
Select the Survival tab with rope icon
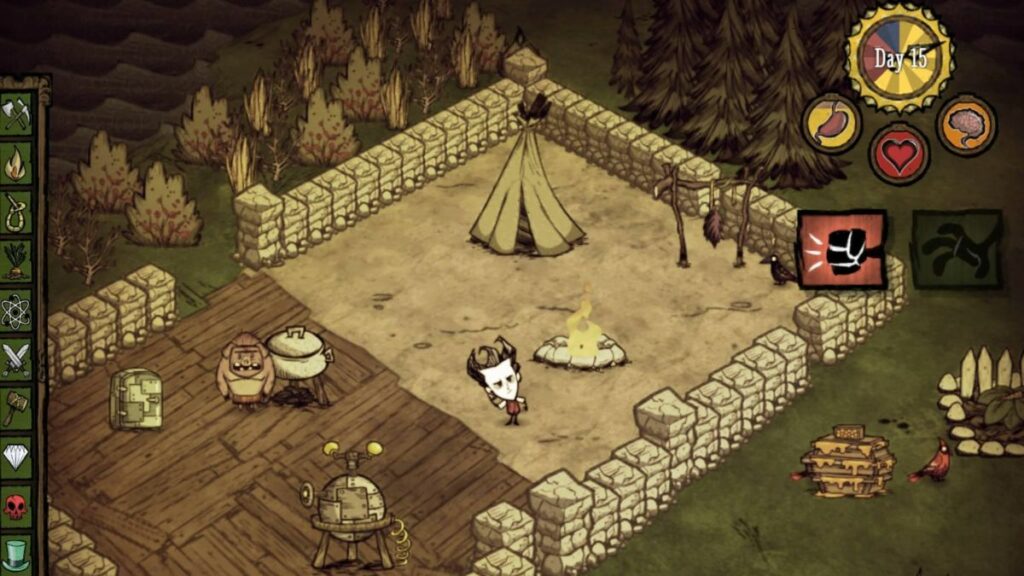pos(17,210)
